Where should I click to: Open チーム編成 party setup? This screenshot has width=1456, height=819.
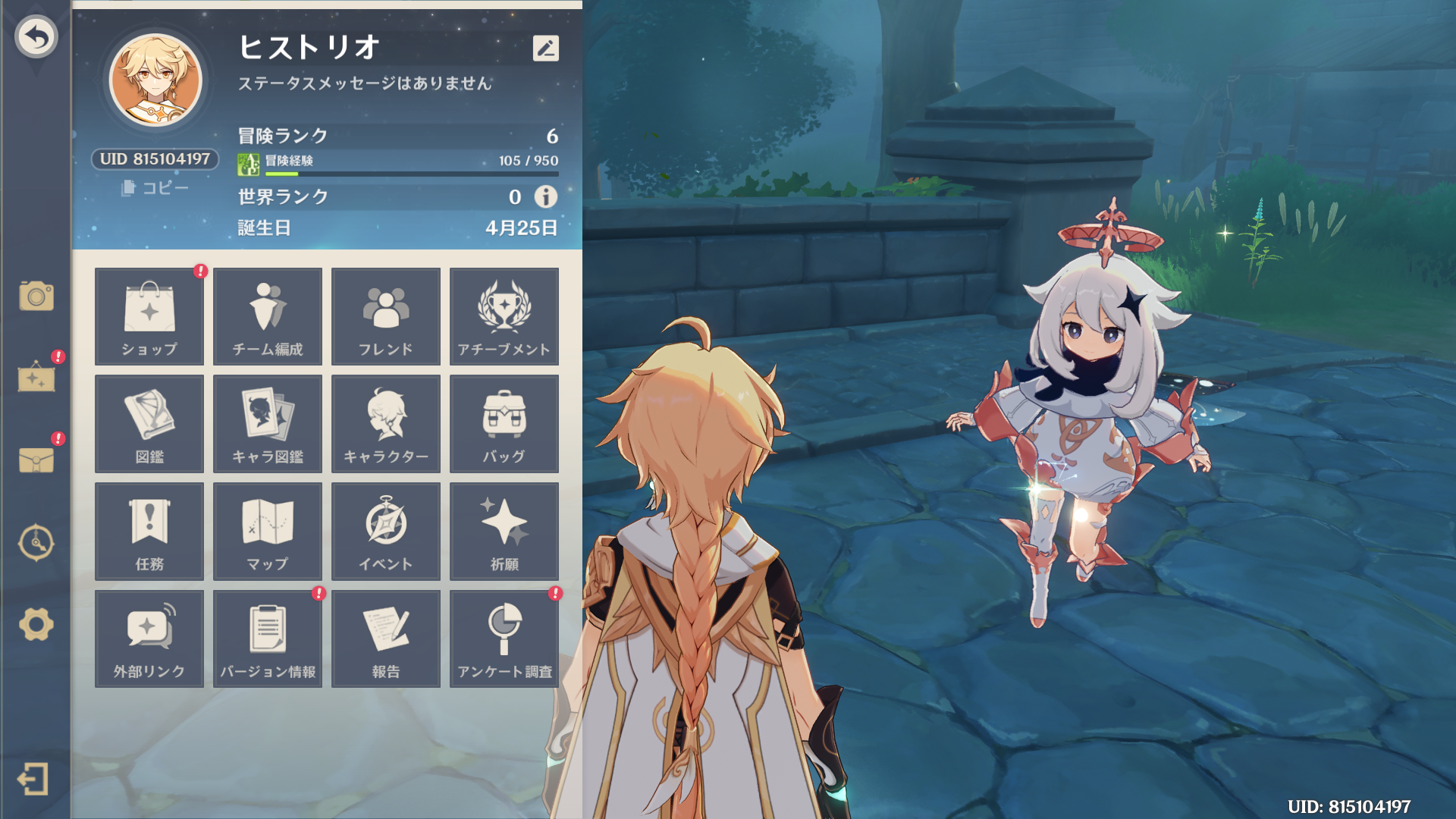(268, 316)
